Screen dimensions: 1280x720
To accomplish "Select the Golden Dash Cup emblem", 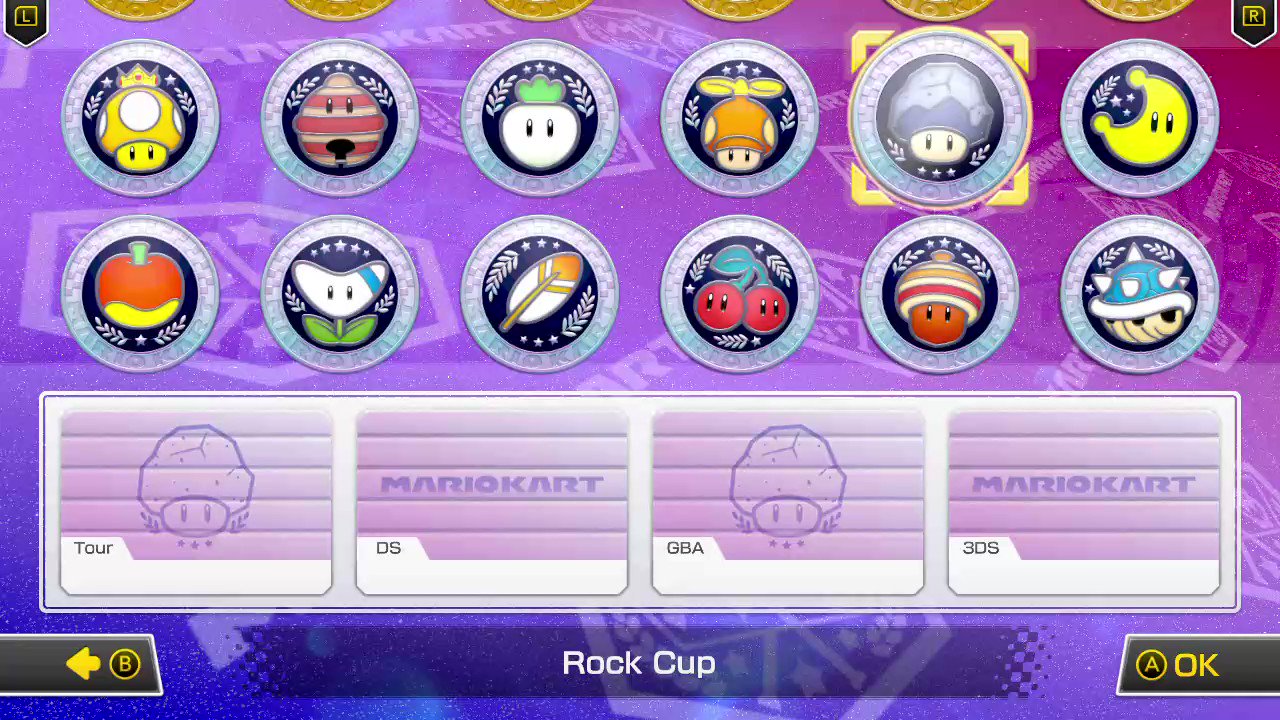I will point(140,118).
